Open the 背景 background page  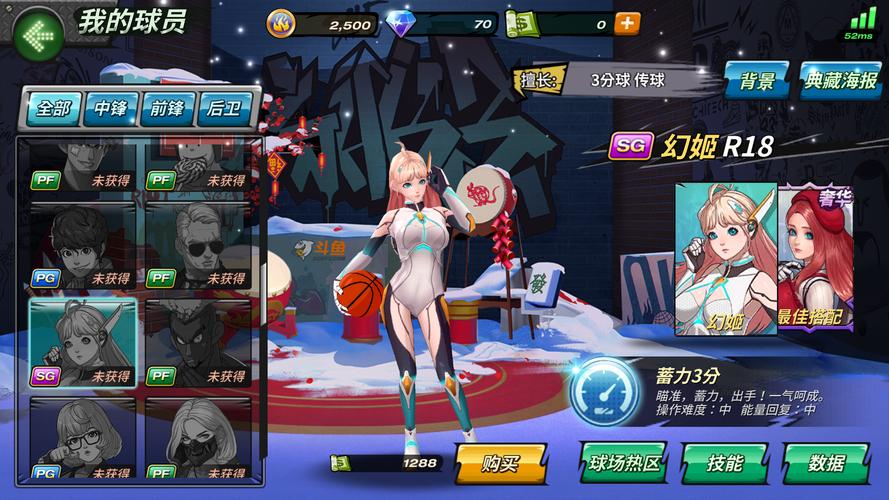(757, 81)
